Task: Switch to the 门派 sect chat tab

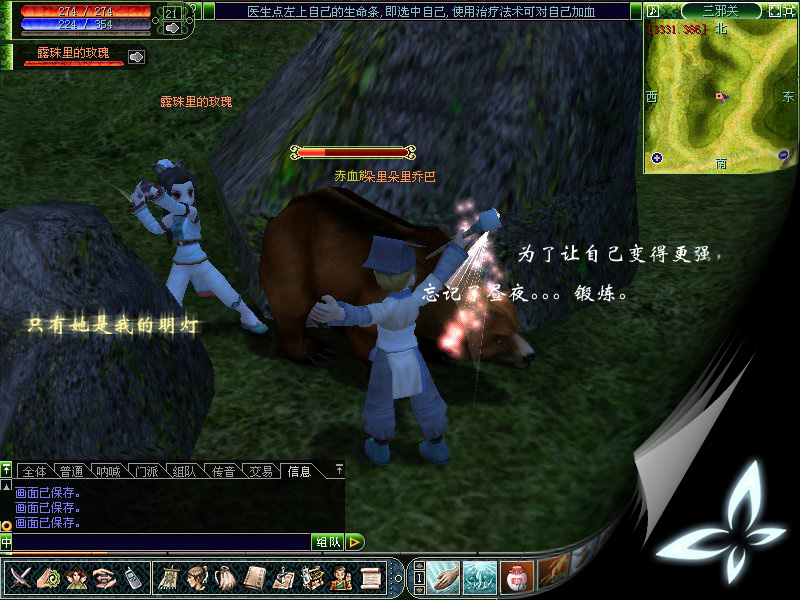Action: [x=147, y=471]
